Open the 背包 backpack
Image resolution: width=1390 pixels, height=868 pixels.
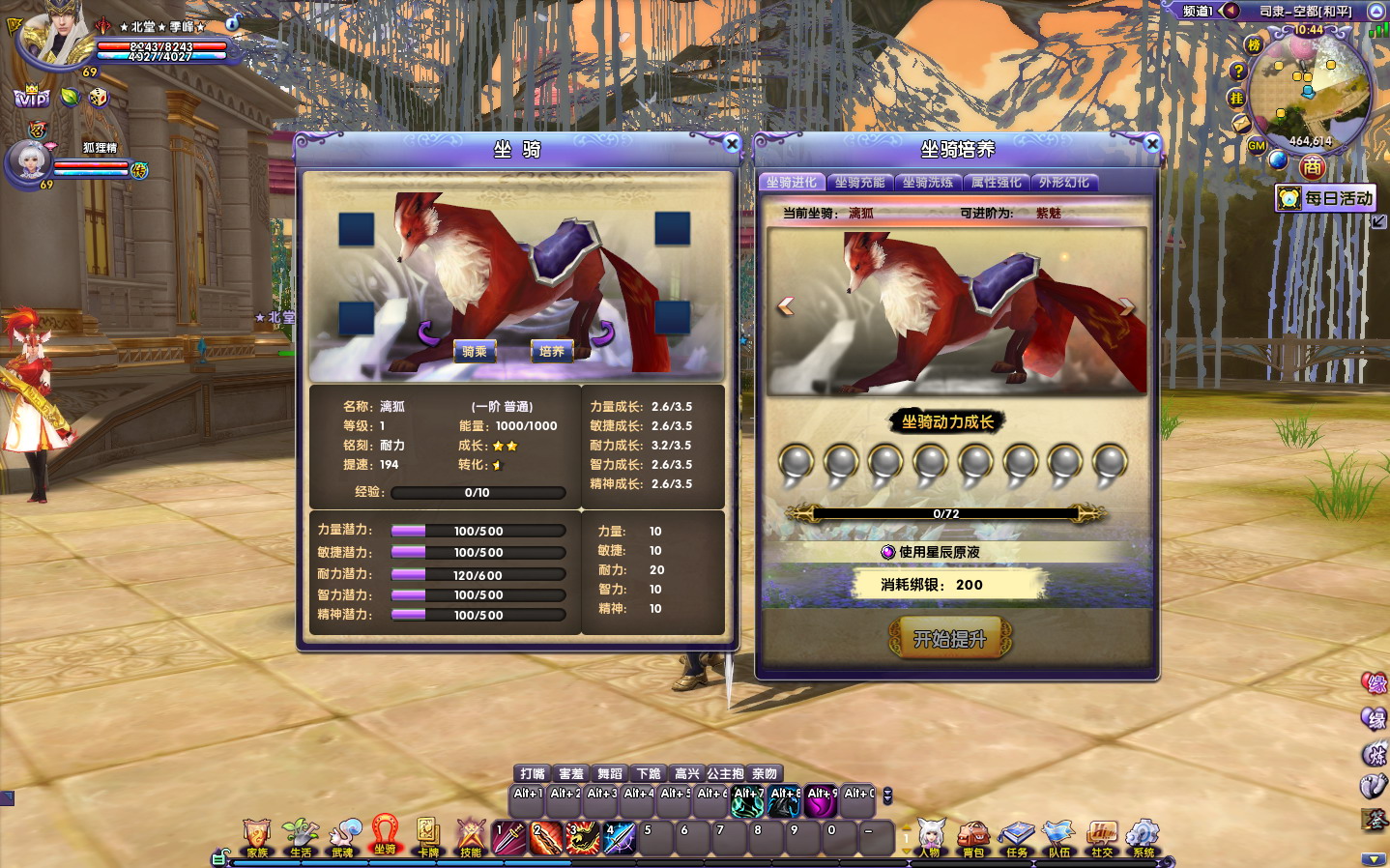(973, 837)
